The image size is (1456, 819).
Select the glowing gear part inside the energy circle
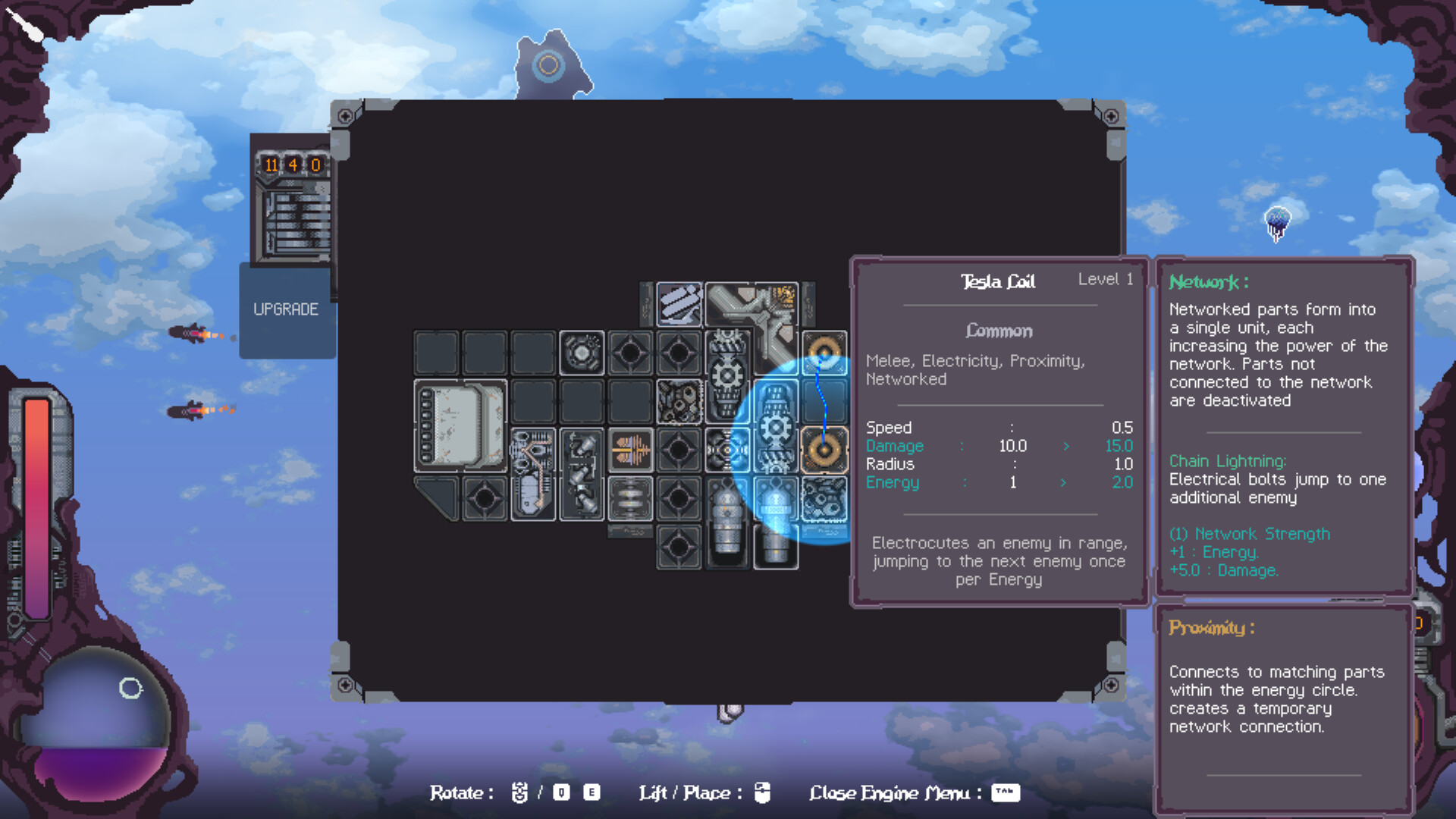coord(775,426)
